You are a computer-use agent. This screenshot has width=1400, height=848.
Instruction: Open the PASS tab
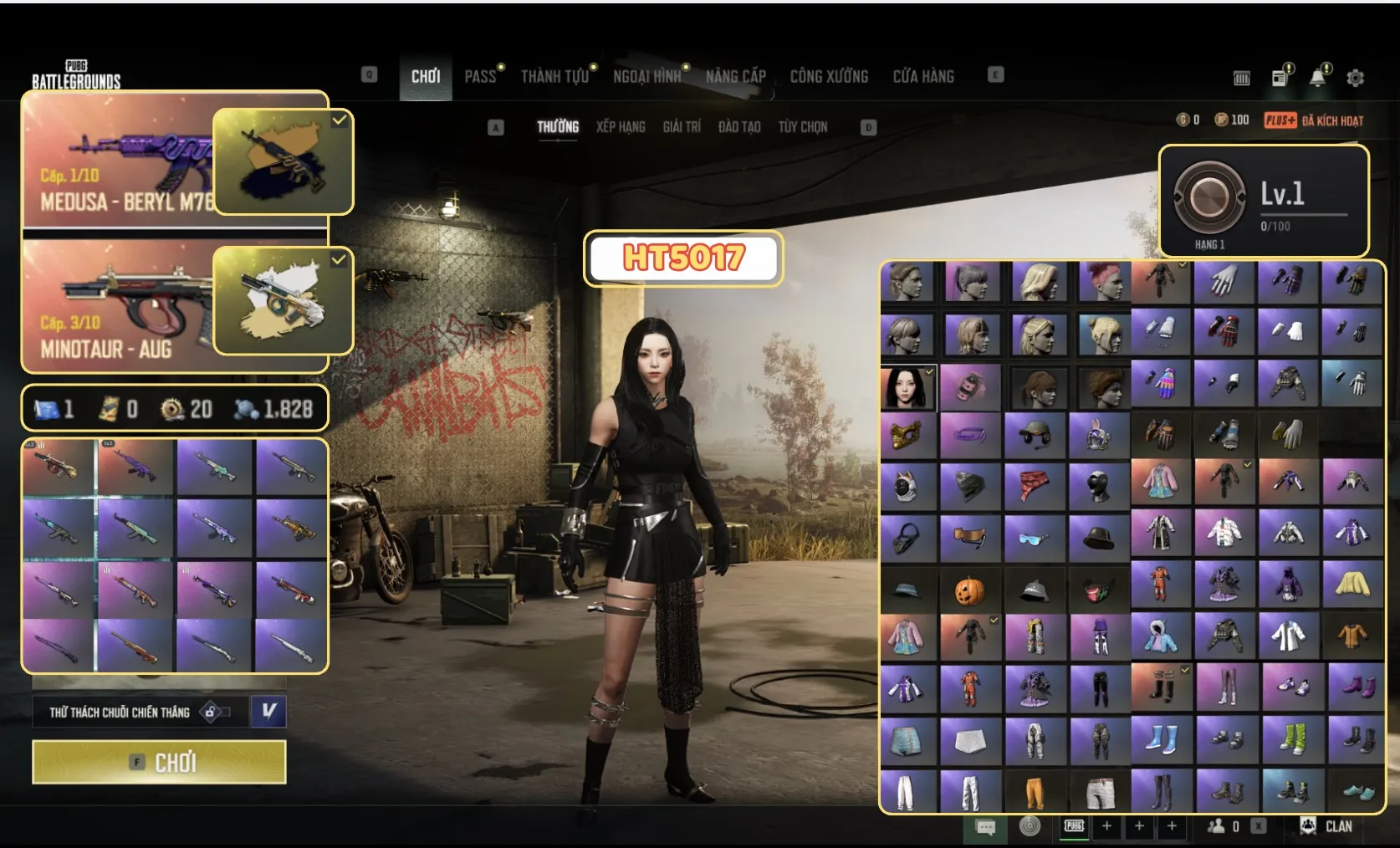point(480,77)
